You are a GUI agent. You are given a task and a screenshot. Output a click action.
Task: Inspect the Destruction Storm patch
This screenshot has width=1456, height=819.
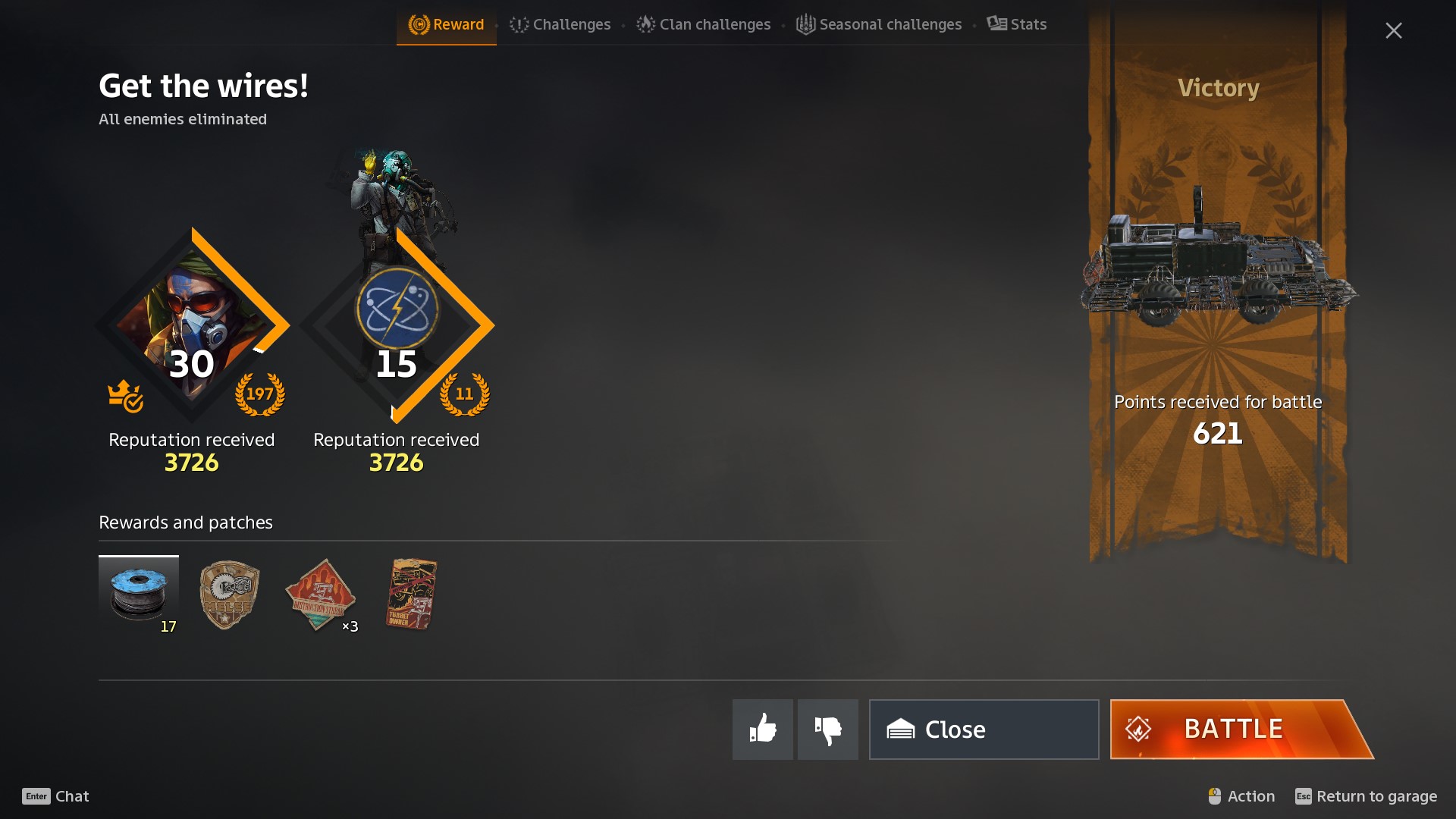(x=320, y=595)
